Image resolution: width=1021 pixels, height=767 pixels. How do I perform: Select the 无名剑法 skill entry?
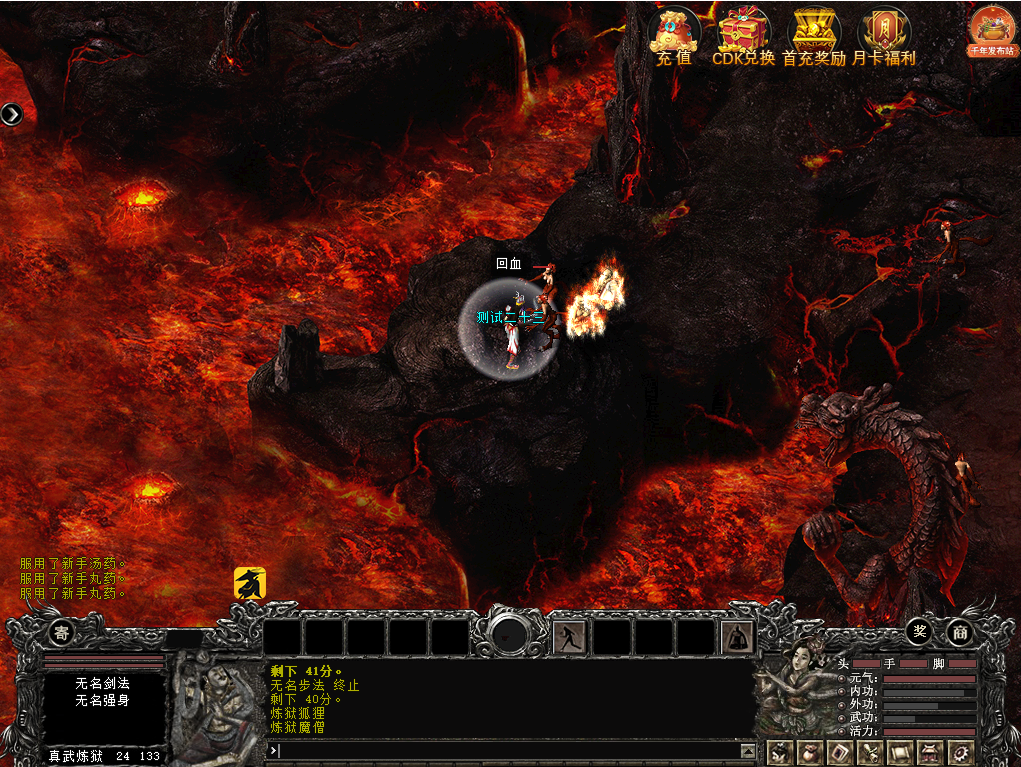tap(103, 683)
